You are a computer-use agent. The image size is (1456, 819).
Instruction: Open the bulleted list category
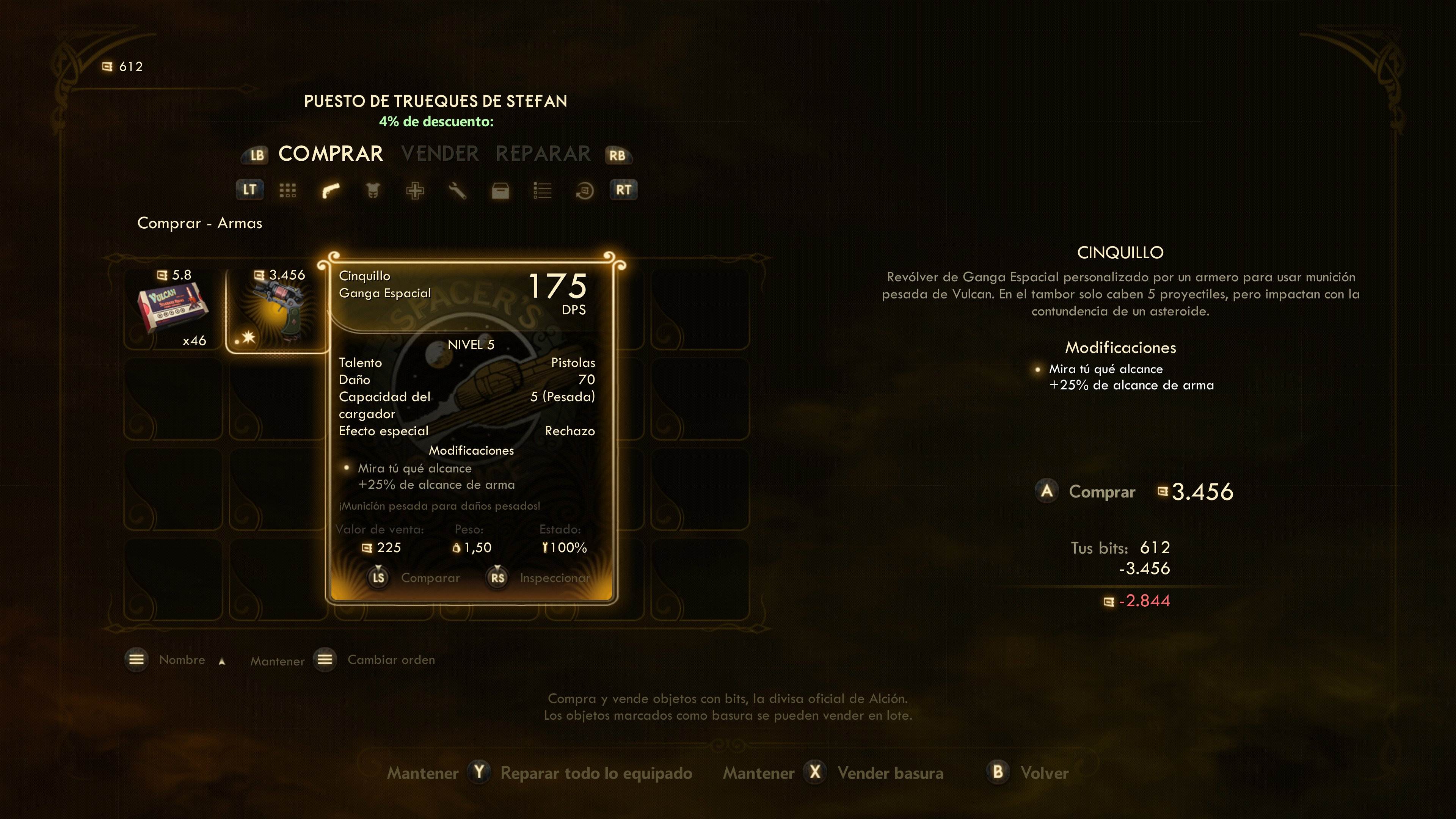click(x=542, y=190)
